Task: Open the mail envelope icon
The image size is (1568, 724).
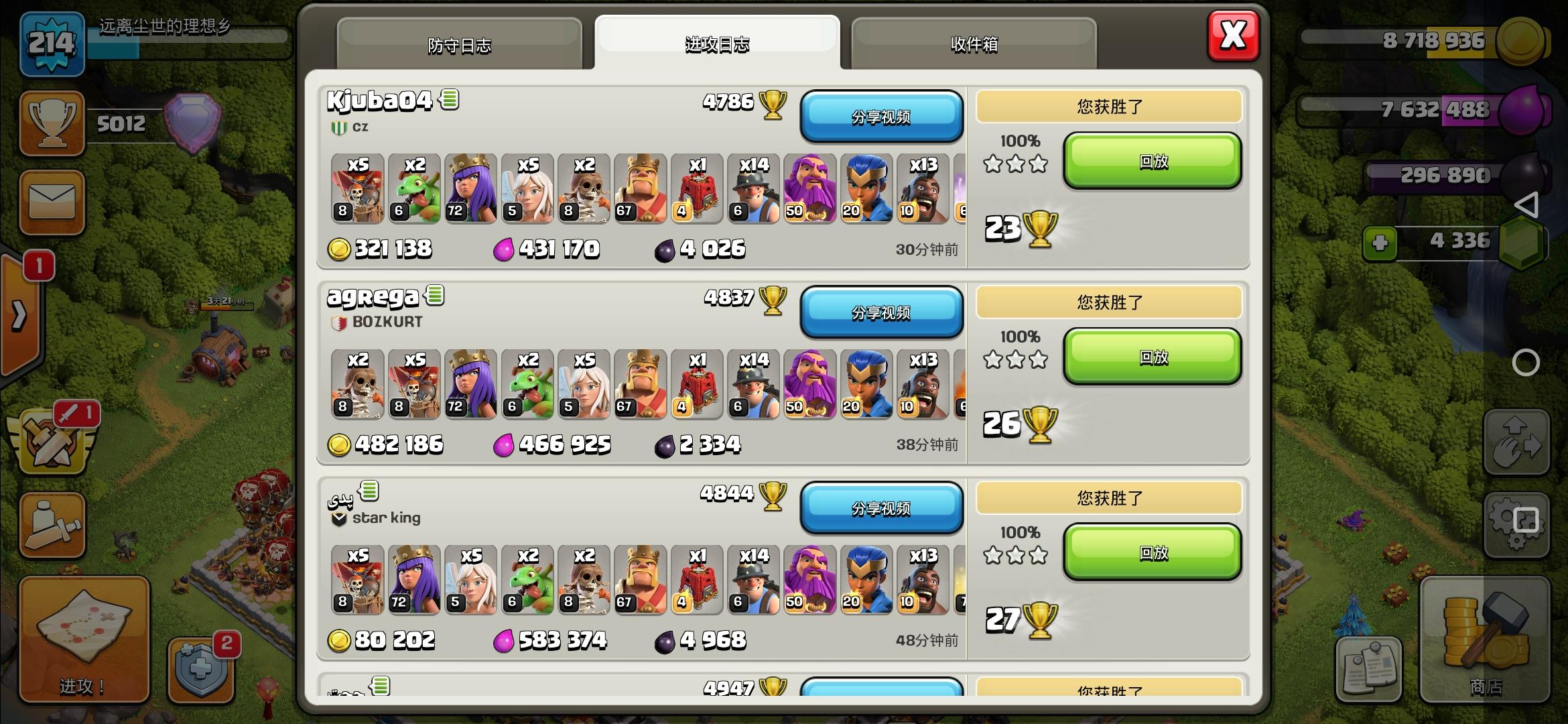Action: tap(52, 201)
